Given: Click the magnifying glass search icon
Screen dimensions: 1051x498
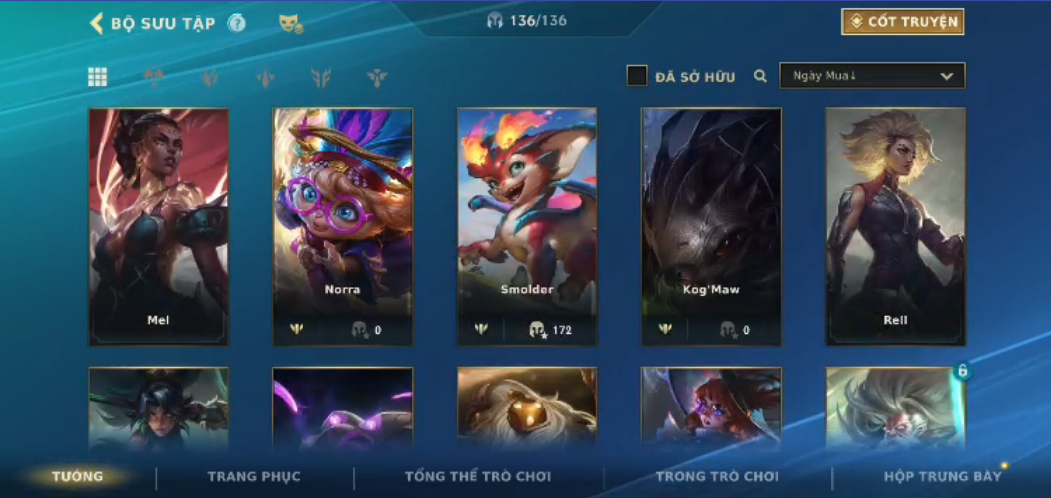Looking at the screenshot, I should [x=760, y=76].
